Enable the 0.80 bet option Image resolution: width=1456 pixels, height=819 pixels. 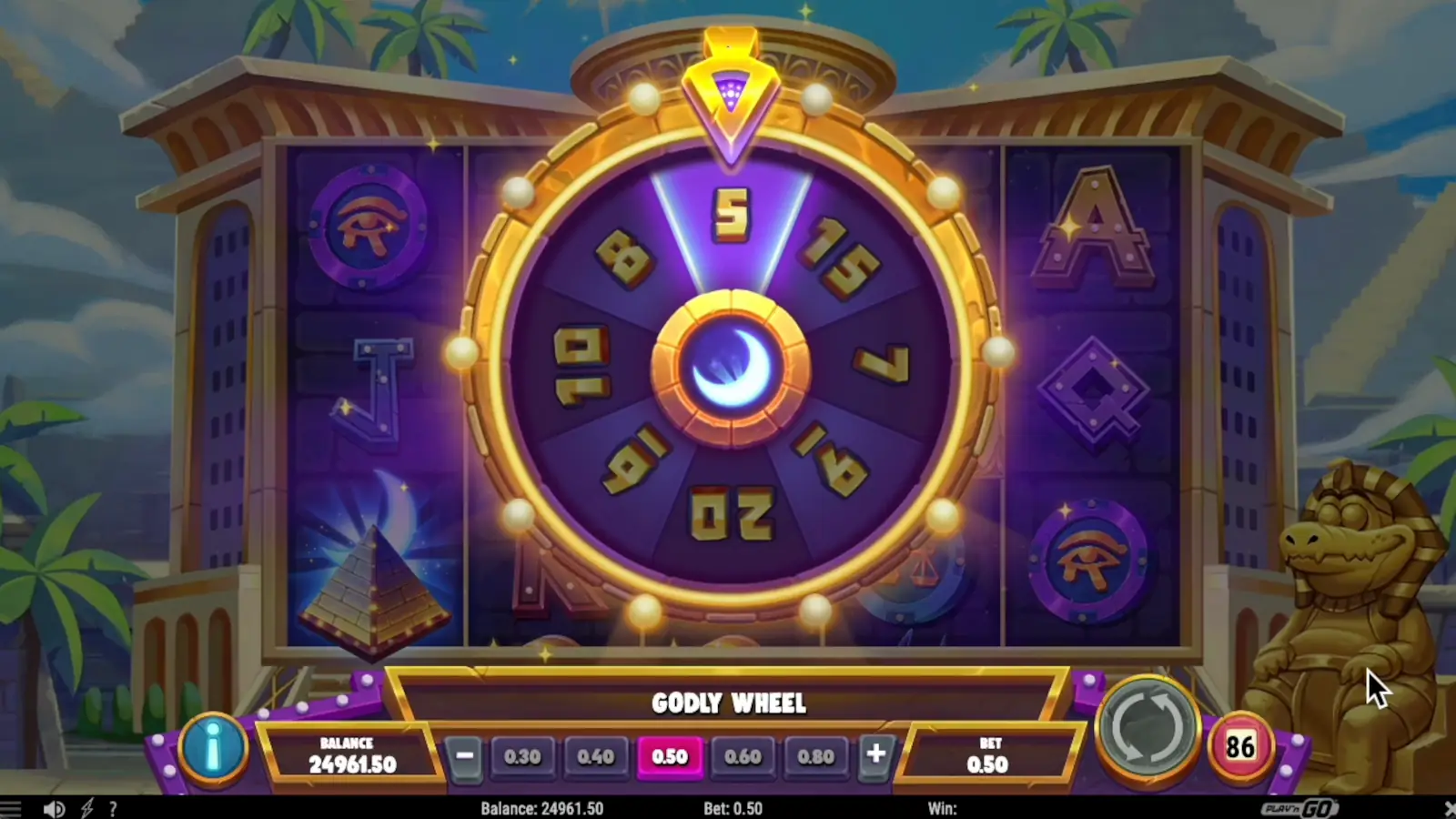[x=816, y=756]
